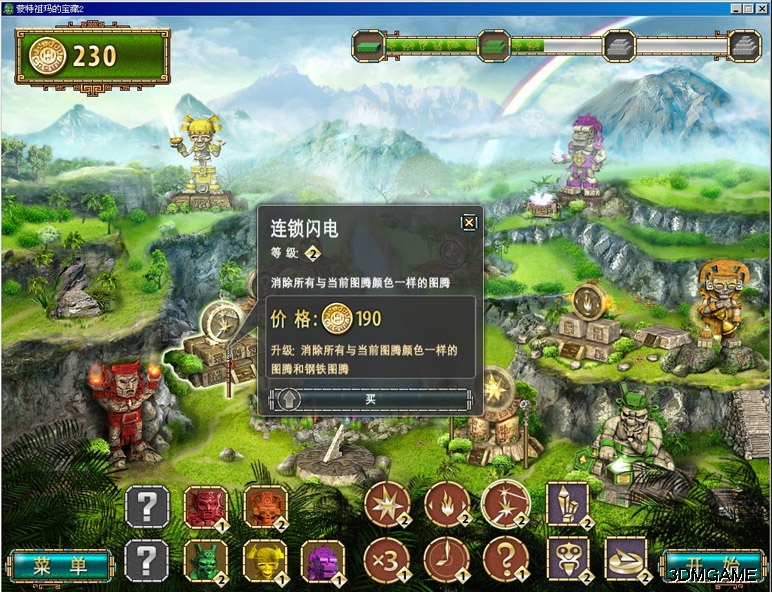Select the ×3 multiplier bonus icon

click(x=386, y=560)
